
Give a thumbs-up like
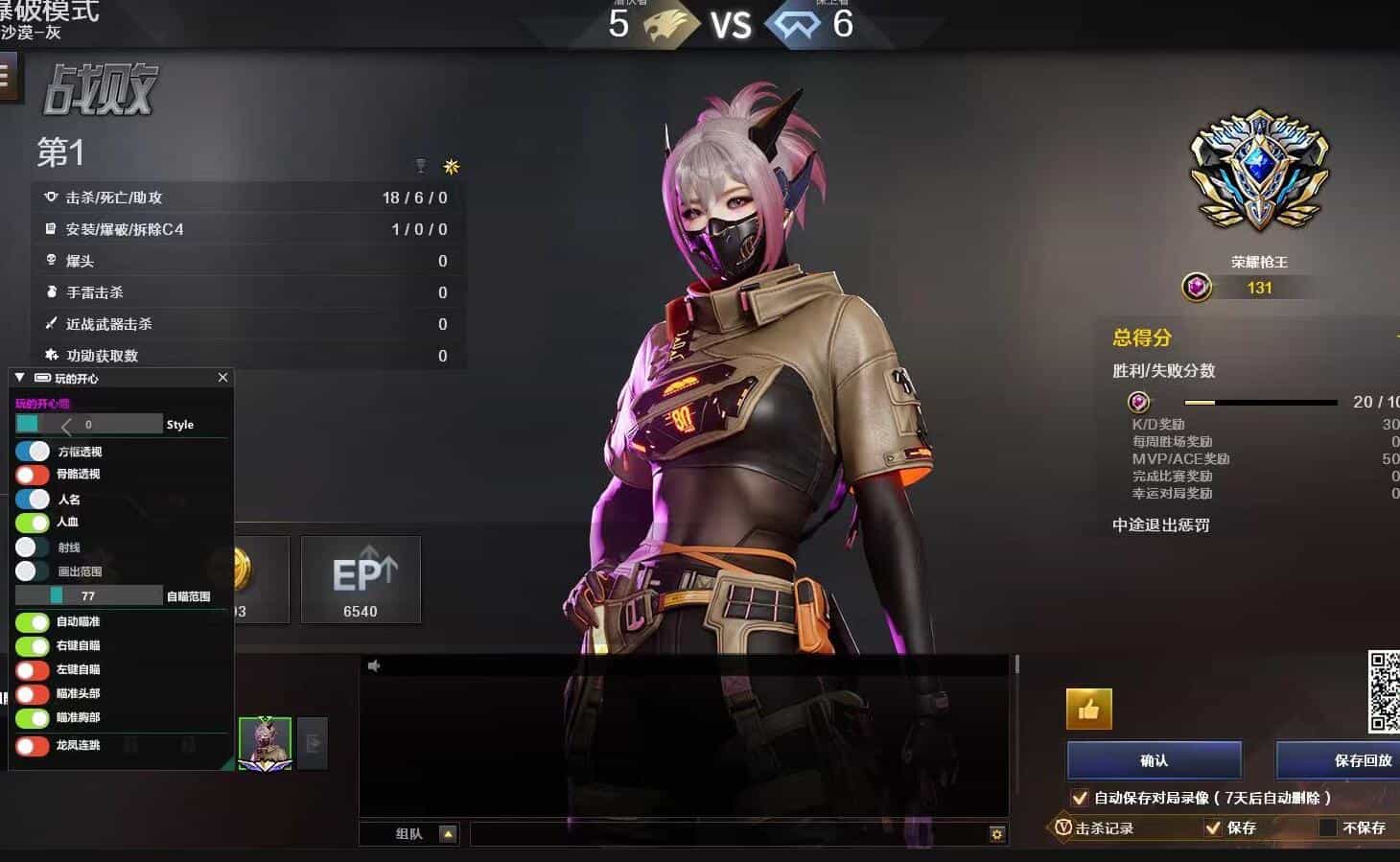click(x=1088, y=710)
